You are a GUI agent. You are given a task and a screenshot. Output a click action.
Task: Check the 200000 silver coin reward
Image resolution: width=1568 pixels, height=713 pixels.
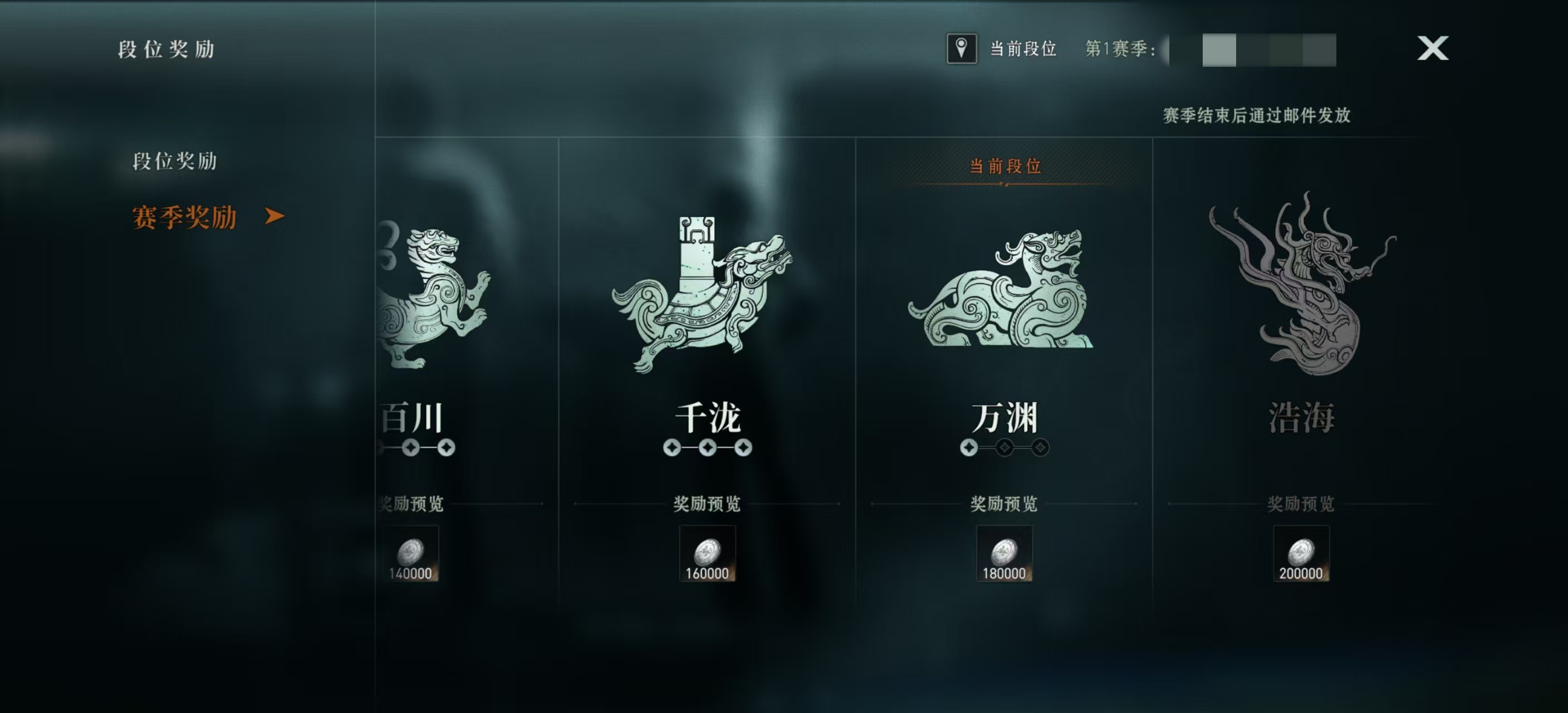point(1301,554)
